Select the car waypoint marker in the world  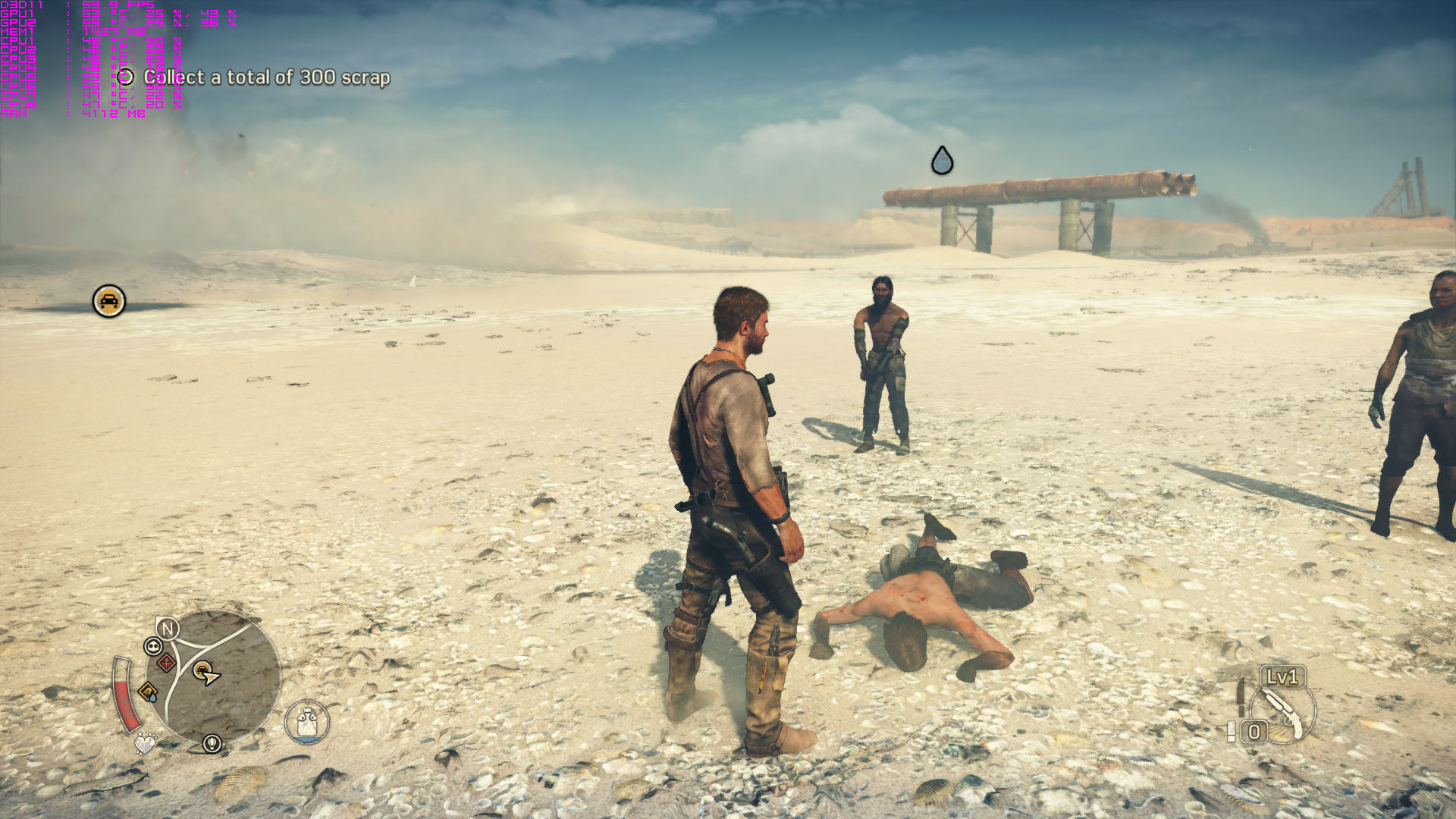[109, 301]
